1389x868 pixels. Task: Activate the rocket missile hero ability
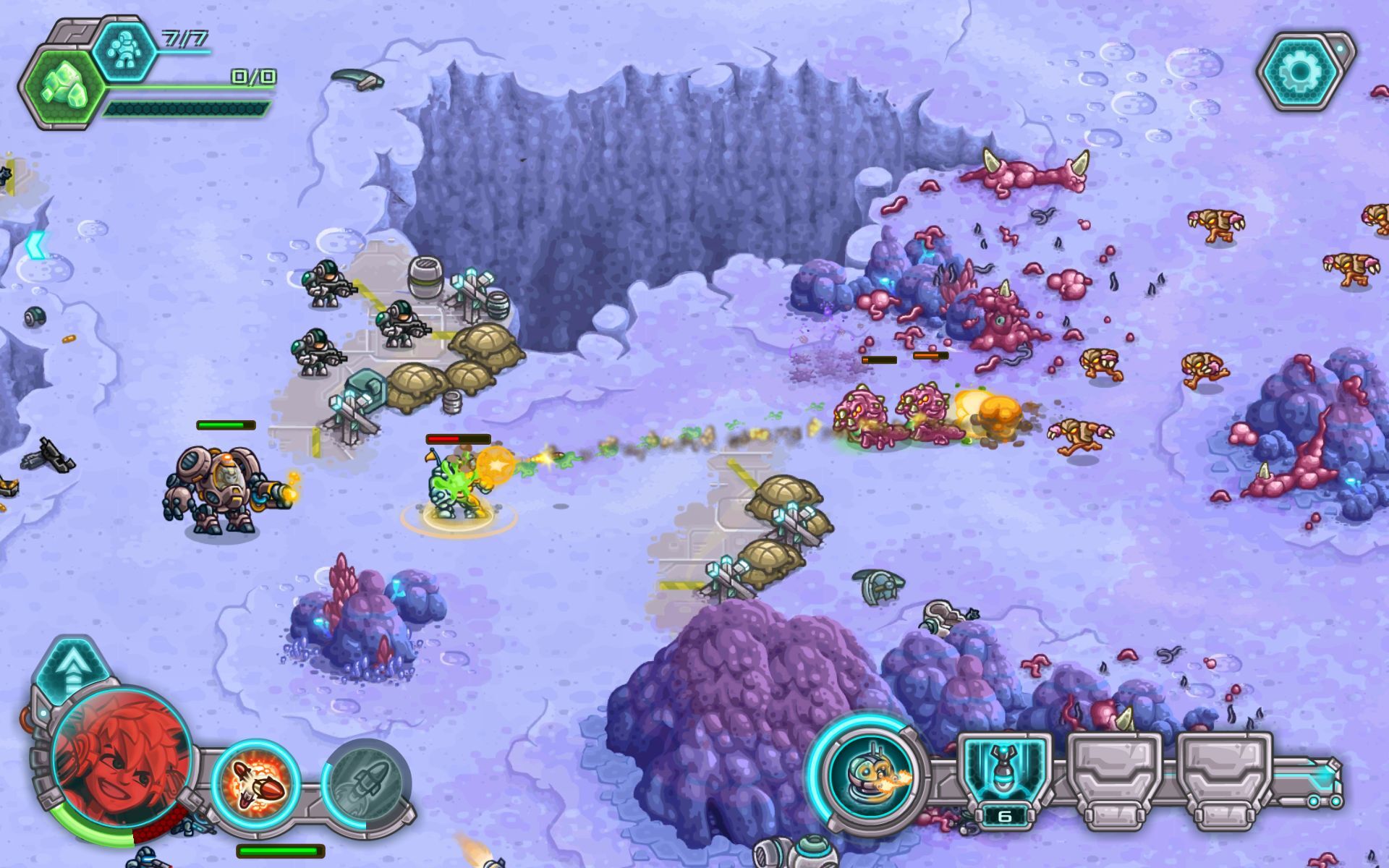(256, 784)
